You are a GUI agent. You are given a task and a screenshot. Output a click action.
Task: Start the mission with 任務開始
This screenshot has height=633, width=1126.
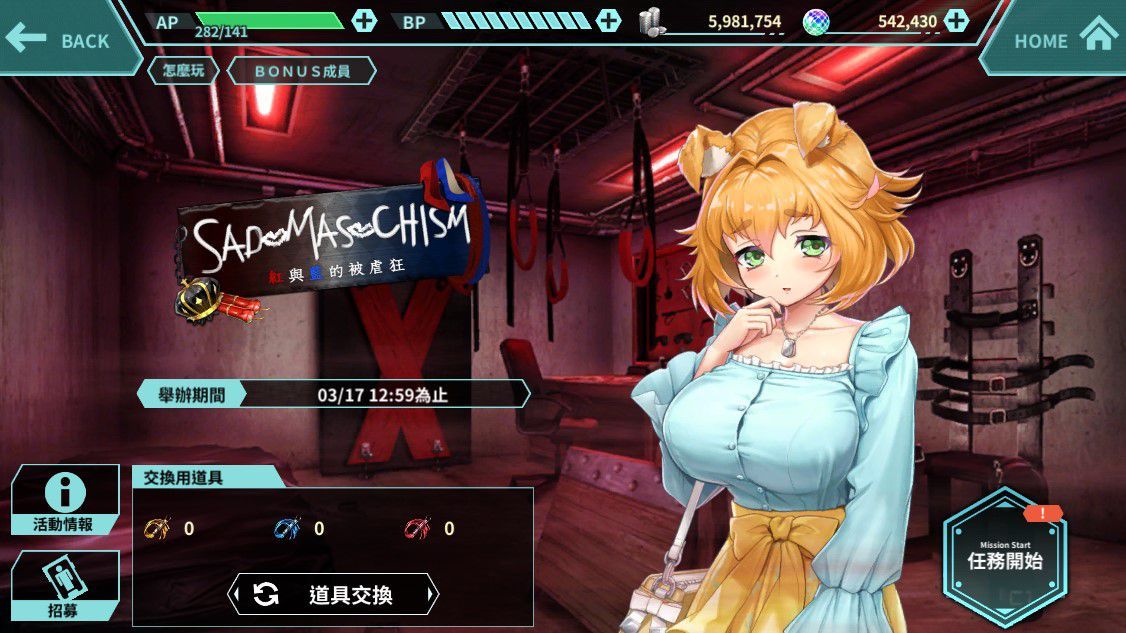coord(1004,556)
